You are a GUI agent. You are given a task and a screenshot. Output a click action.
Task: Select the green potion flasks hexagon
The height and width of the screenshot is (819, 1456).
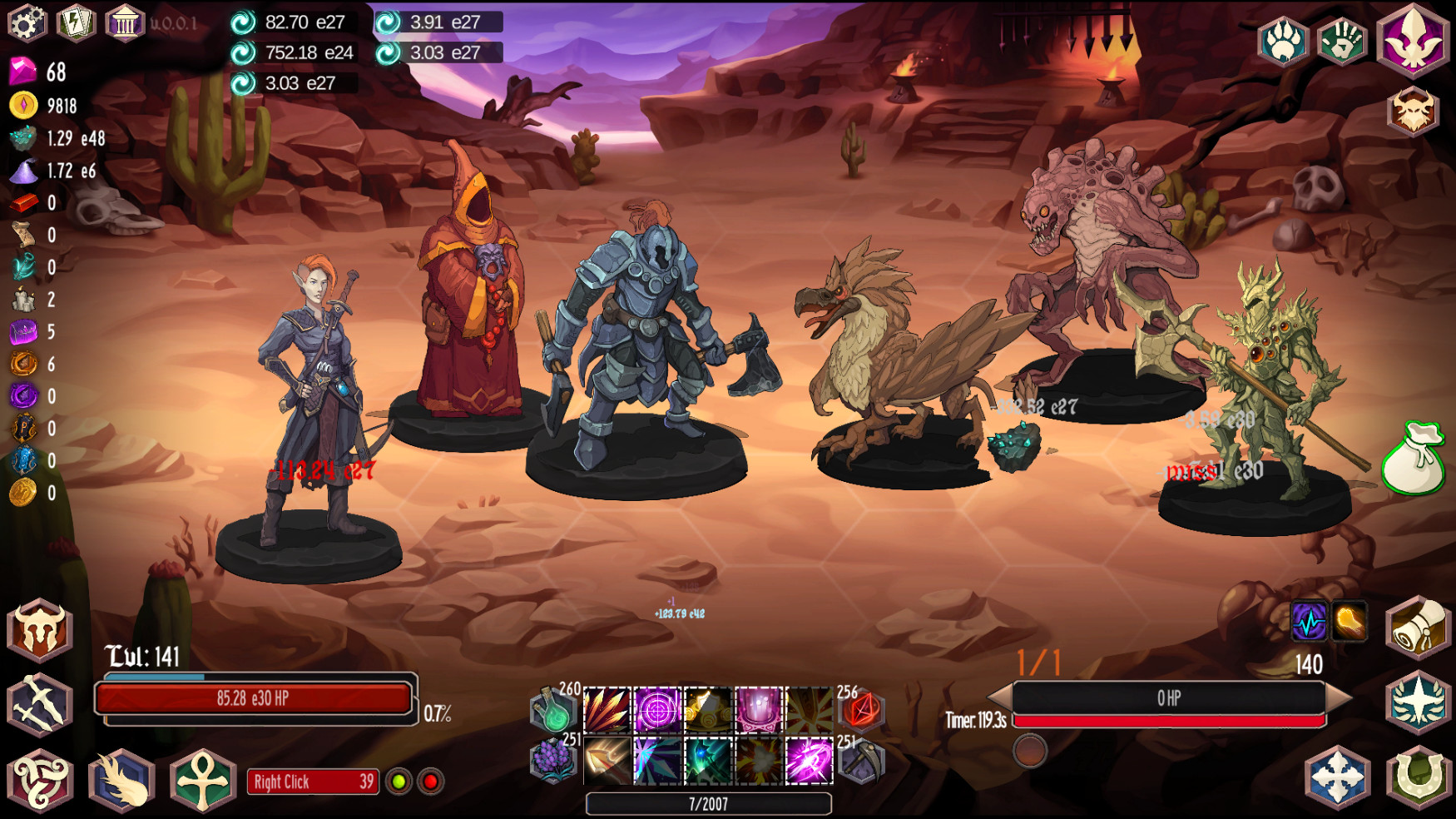point(553,712)
